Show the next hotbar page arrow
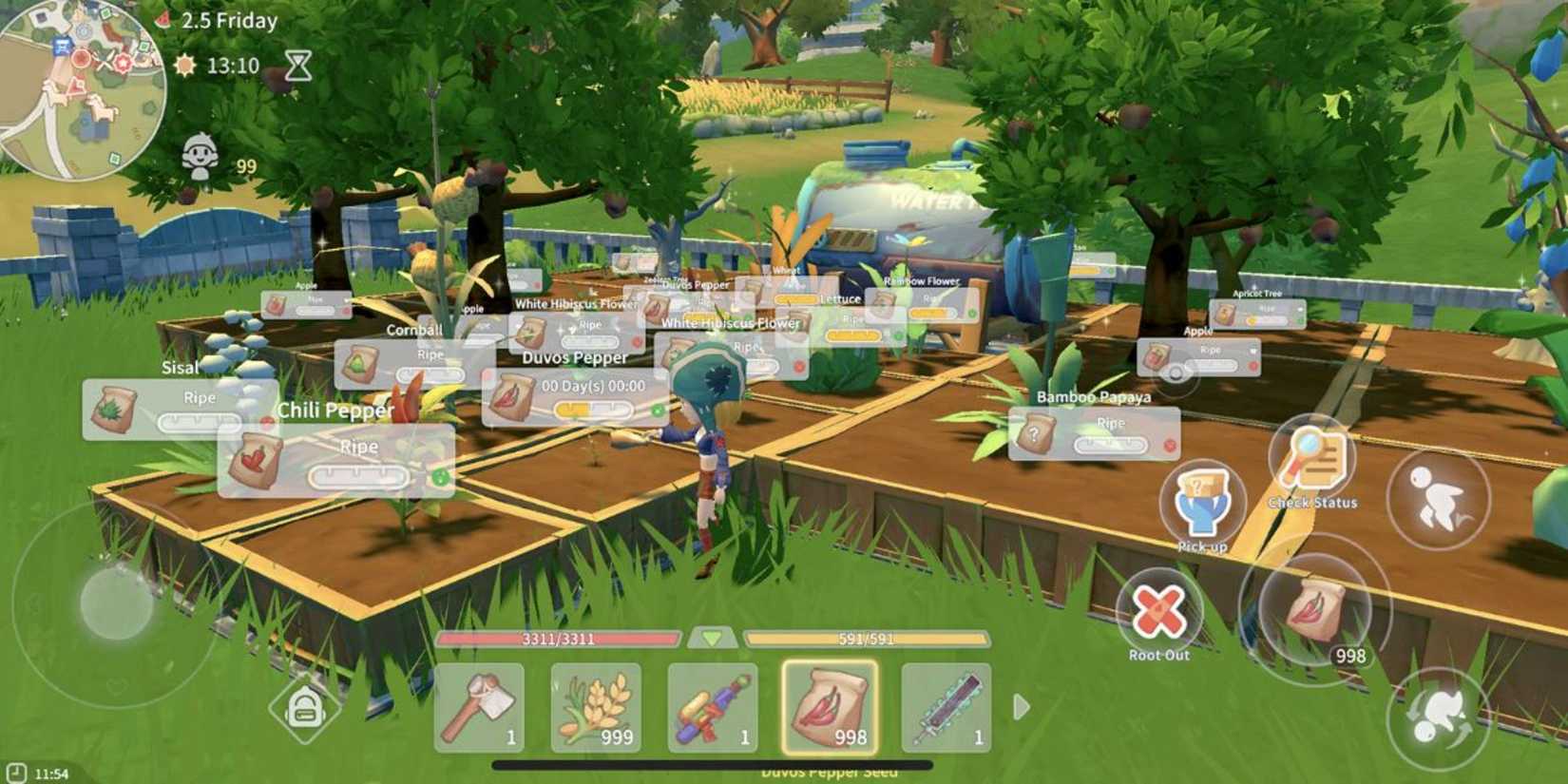The image size is (1568, 784). (x=1022, y=707)
